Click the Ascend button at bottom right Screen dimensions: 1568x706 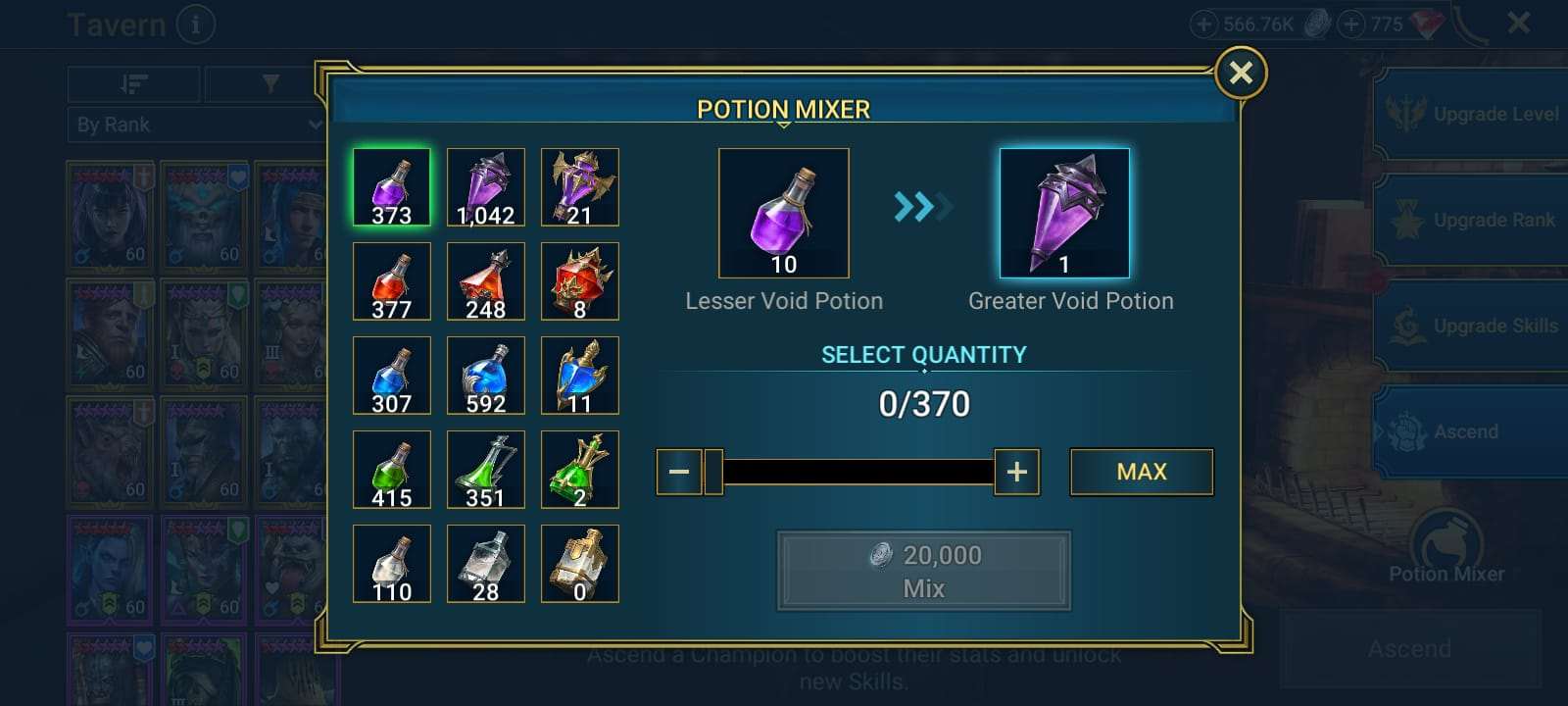1408,648
